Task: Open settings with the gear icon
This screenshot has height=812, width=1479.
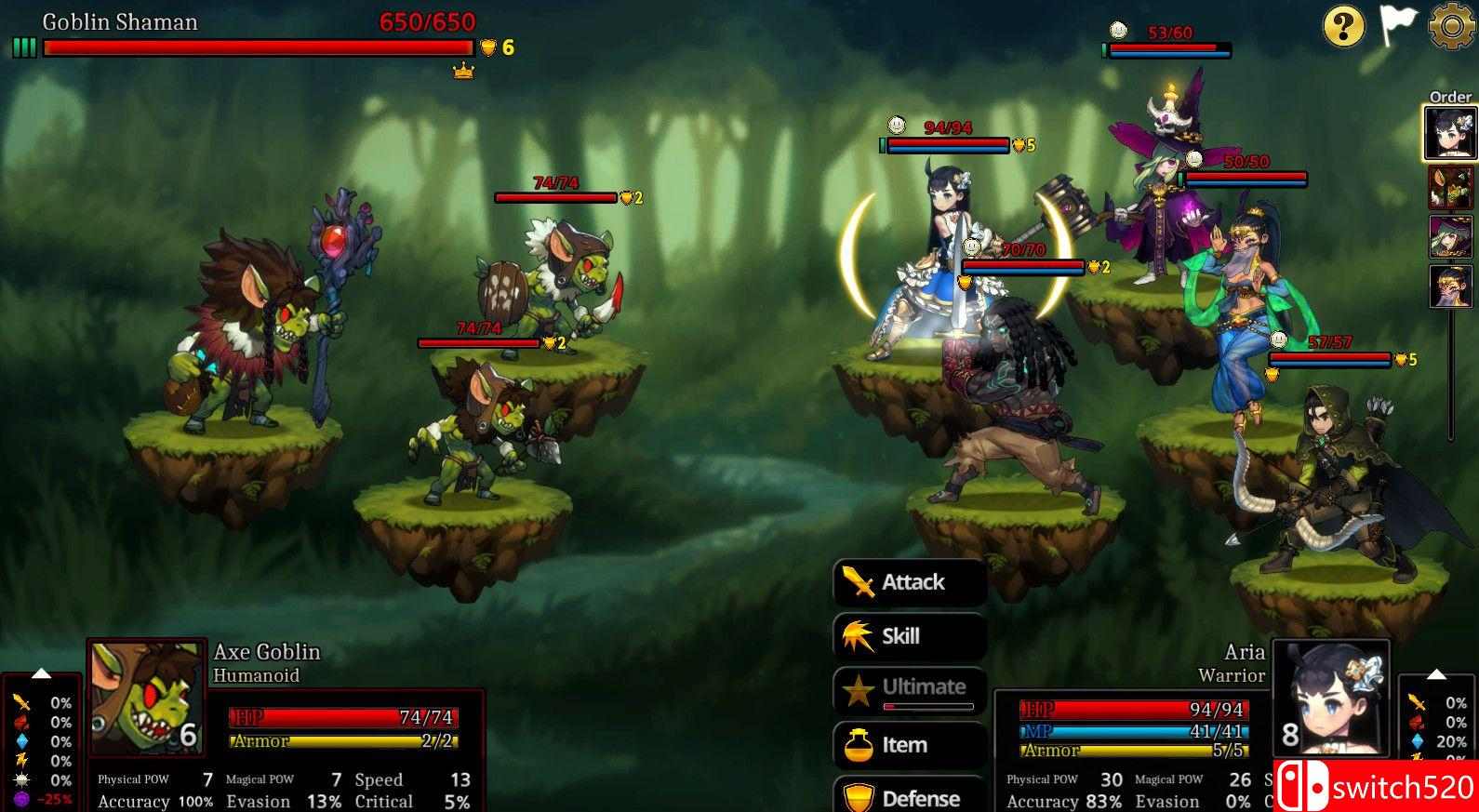Action: pyautogui.click(x=1451, y=26)
